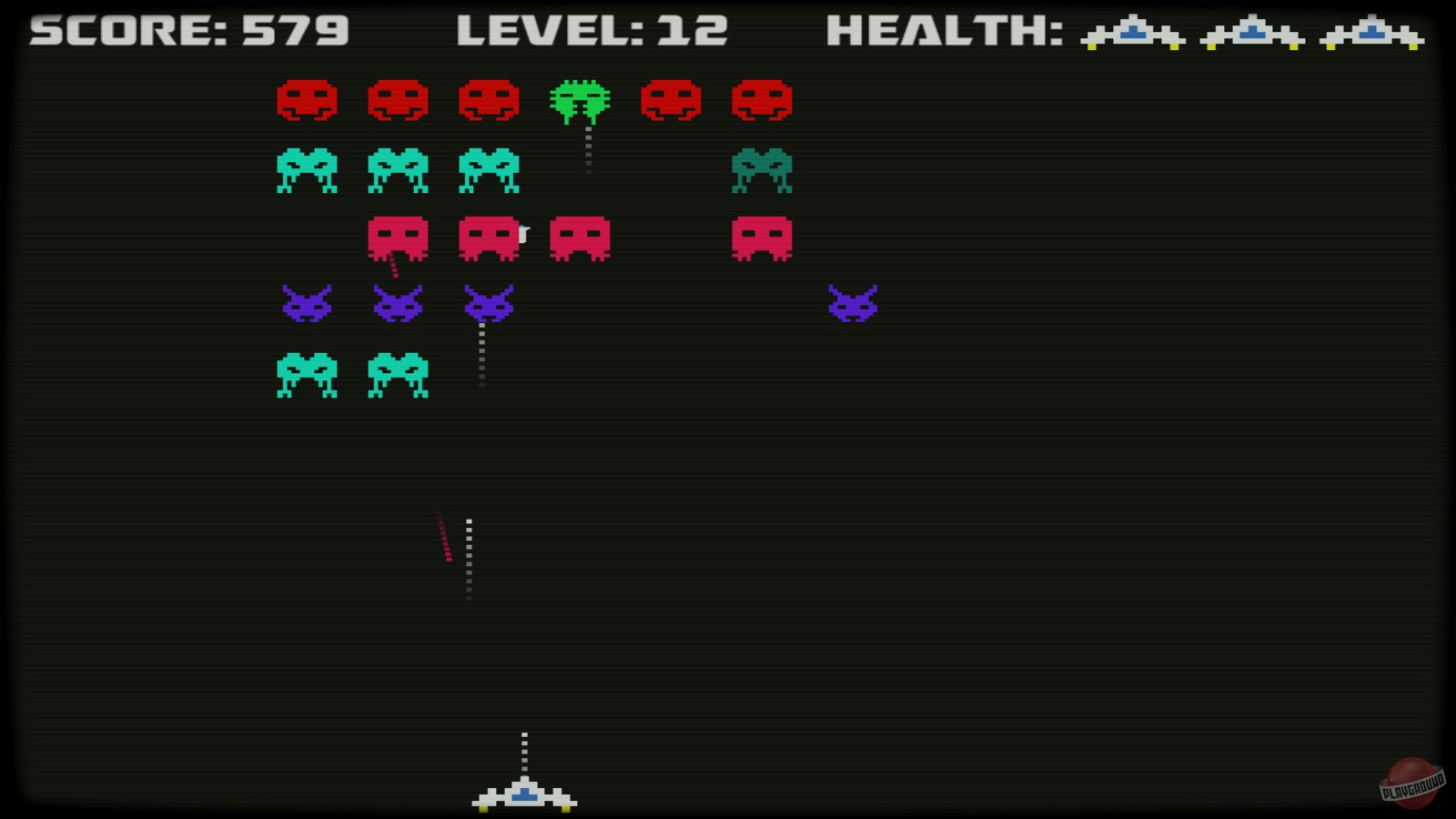Click the LEVEL: 12 label

point(591,30)
